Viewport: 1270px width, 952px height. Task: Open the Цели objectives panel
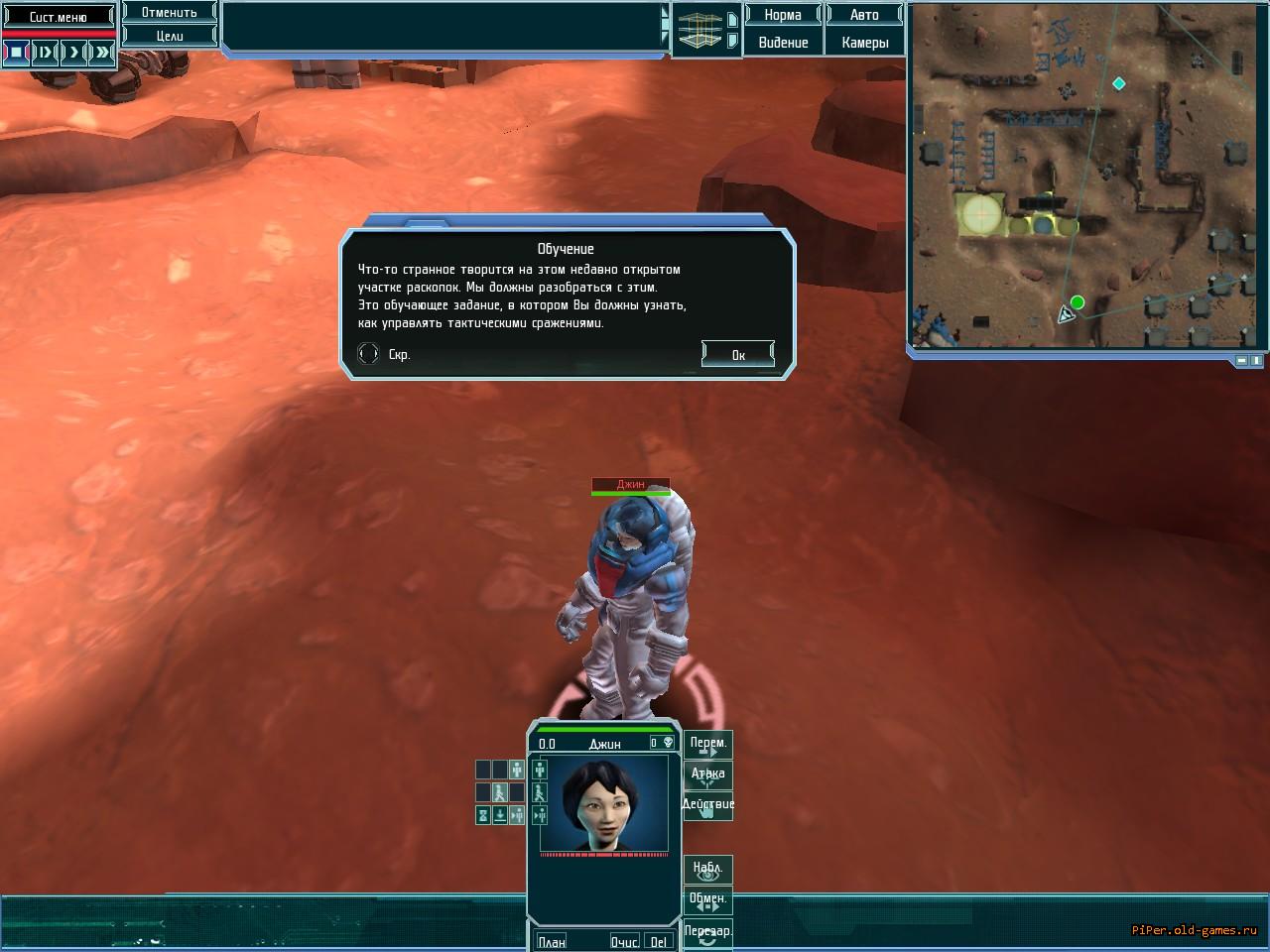click(169, 36)
